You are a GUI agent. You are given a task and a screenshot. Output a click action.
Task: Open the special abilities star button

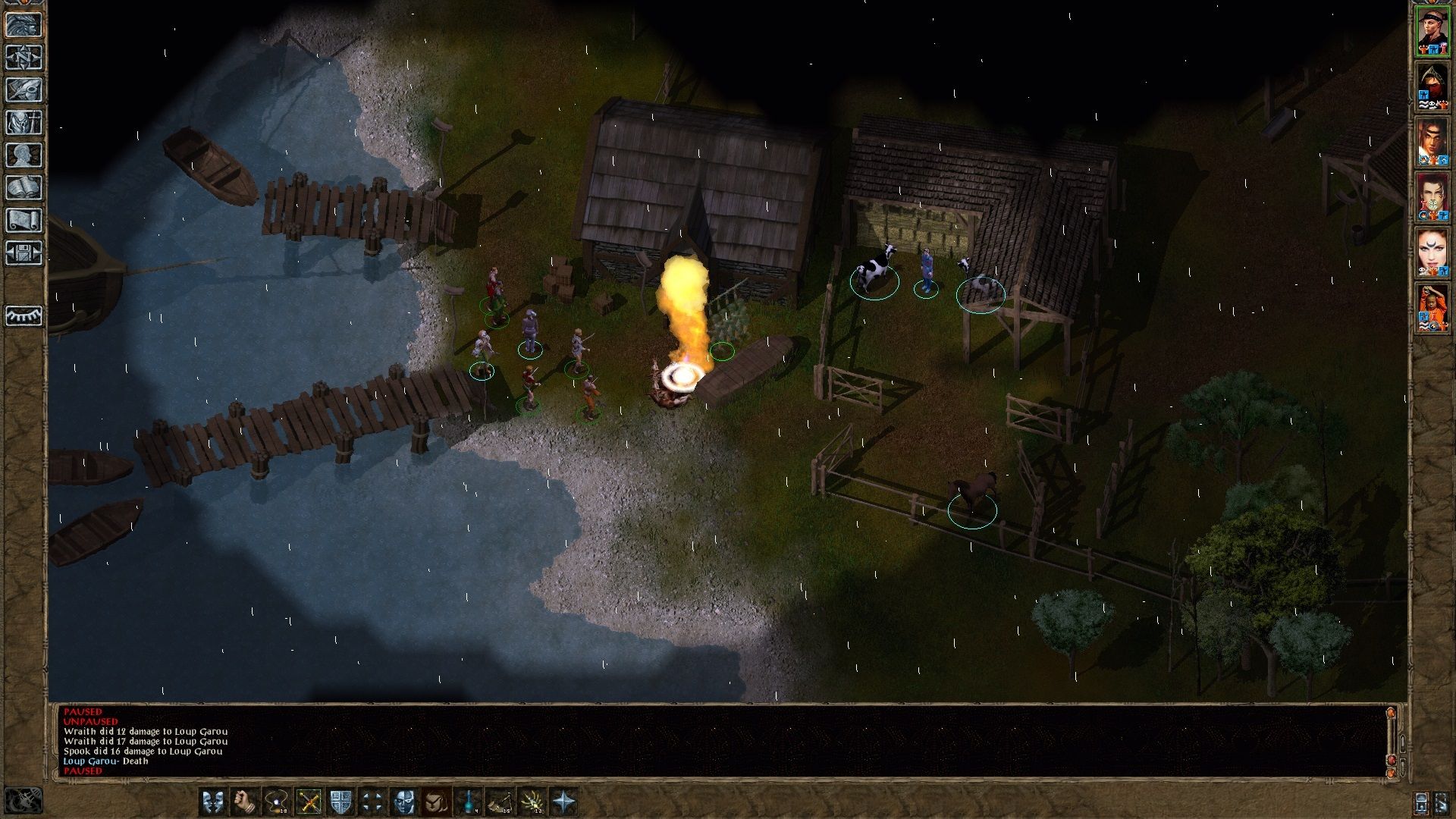(564, 802)
